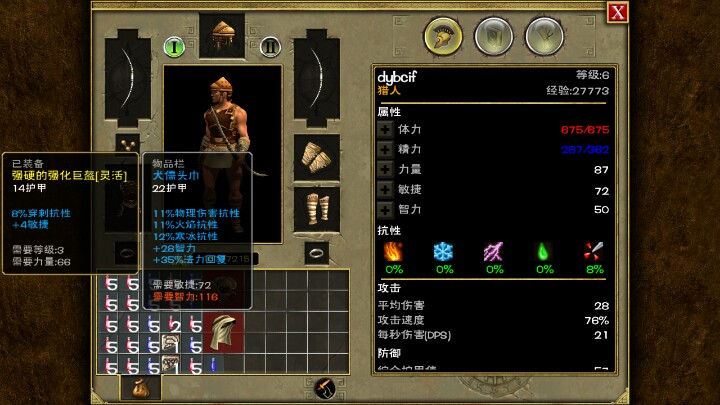This screenshot has height=405, width=720.
Task: Click the round hammer button below inventory
Action: pos(325,388)
